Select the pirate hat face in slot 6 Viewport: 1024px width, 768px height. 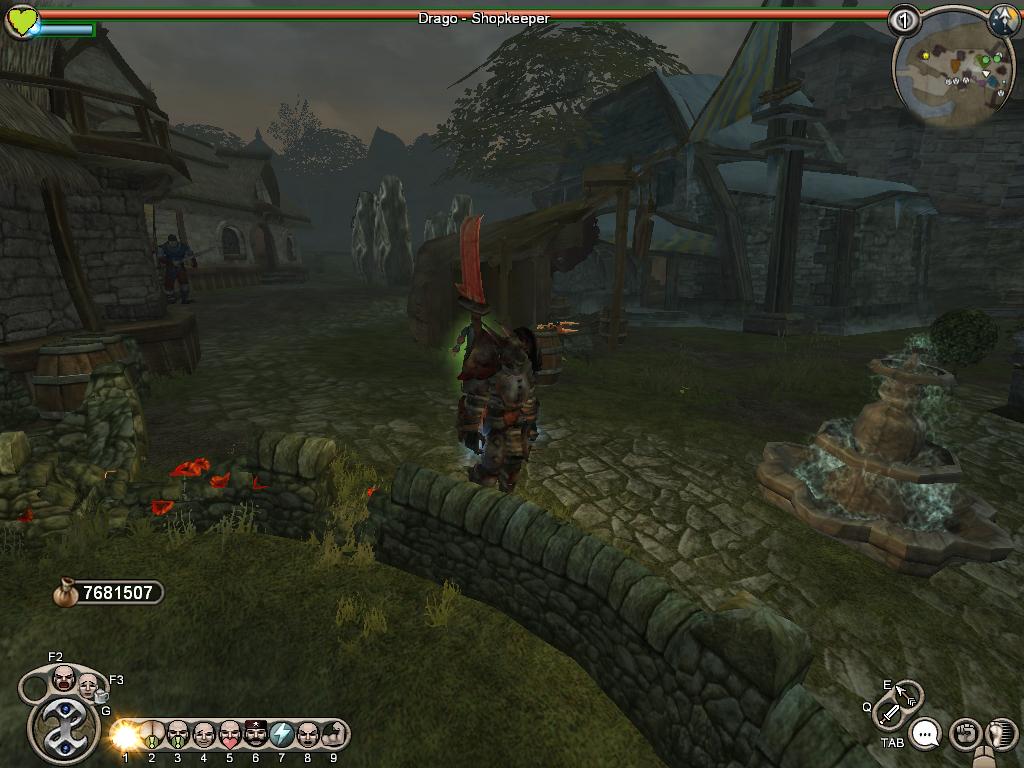point(256,735)
